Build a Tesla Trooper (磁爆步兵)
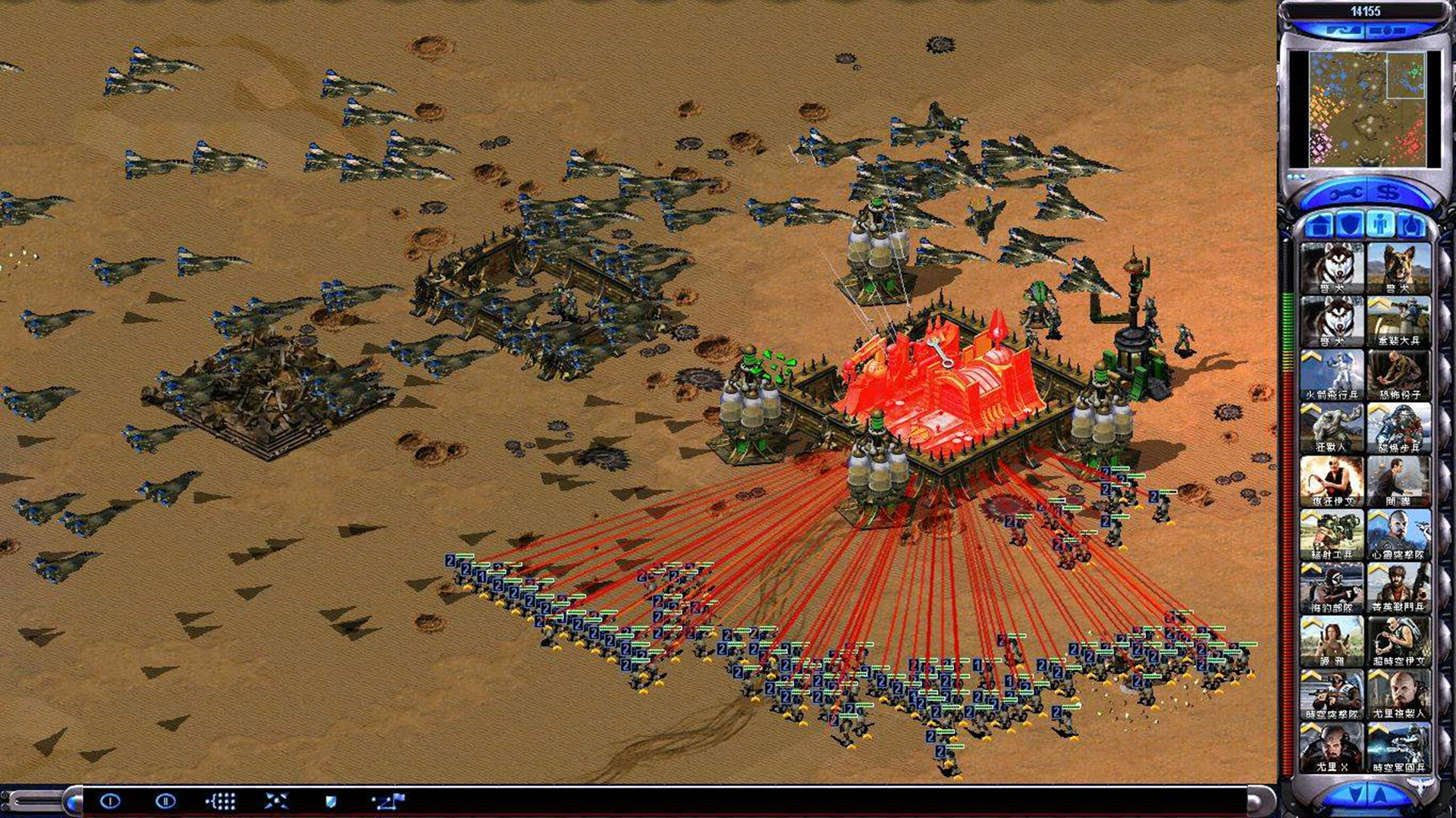Image resolution: width=1456 pixels, height=818 pixels. point(1398,428)
